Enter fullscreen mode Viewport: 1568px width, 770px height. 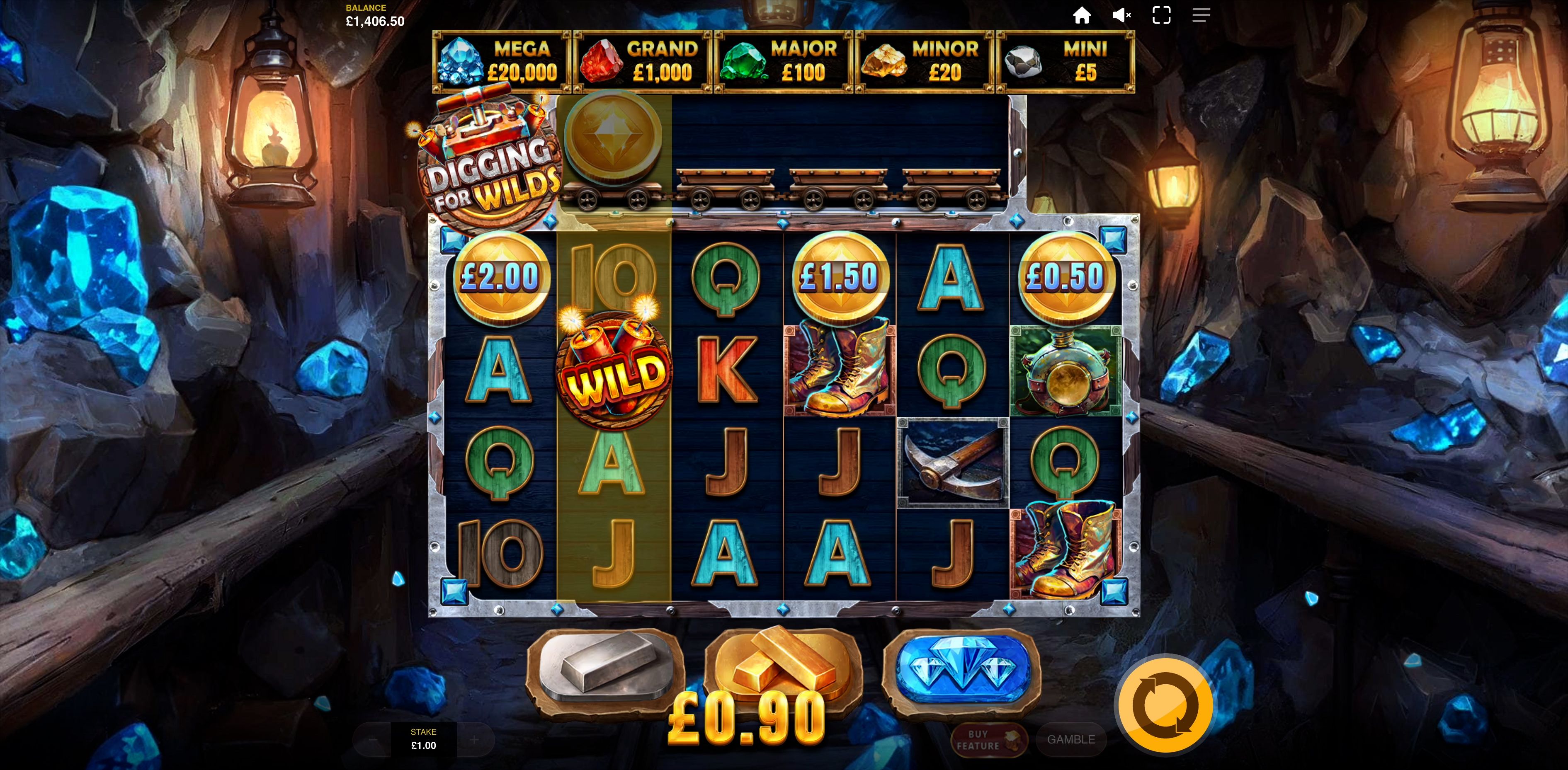tap(1161, 15)
